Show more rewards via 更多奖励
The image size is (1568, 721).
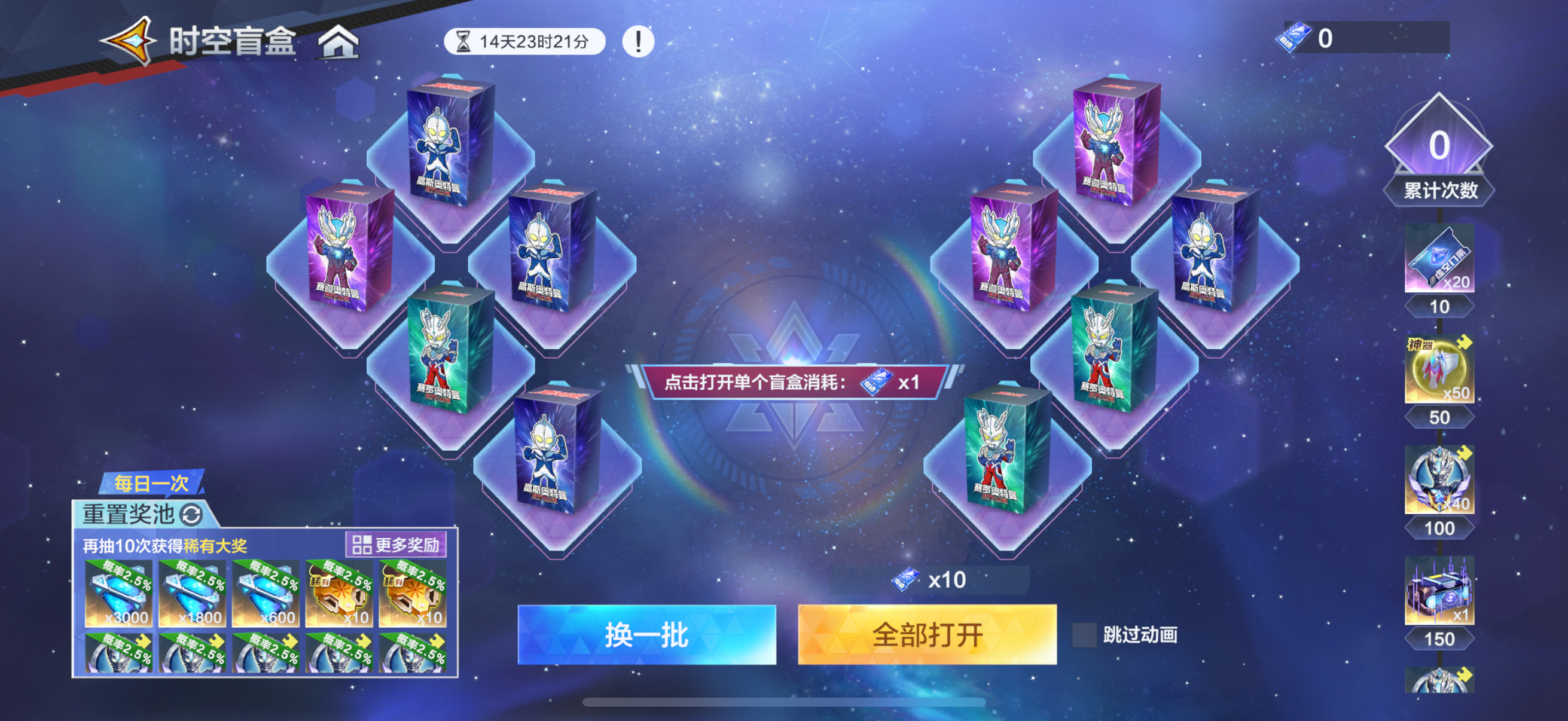396,545
